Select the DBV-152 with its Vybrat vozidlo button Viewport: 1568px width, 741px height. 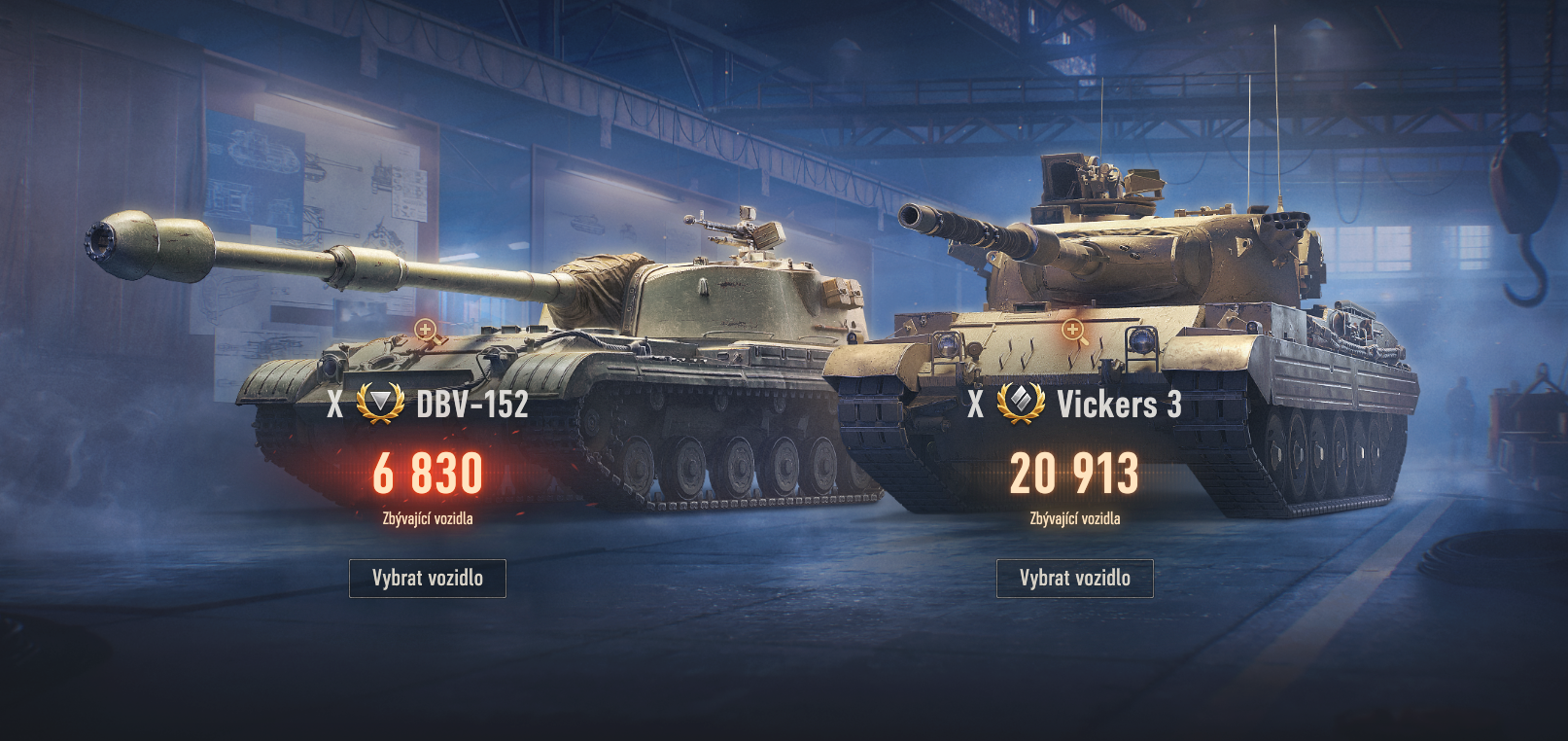(428, 578)
